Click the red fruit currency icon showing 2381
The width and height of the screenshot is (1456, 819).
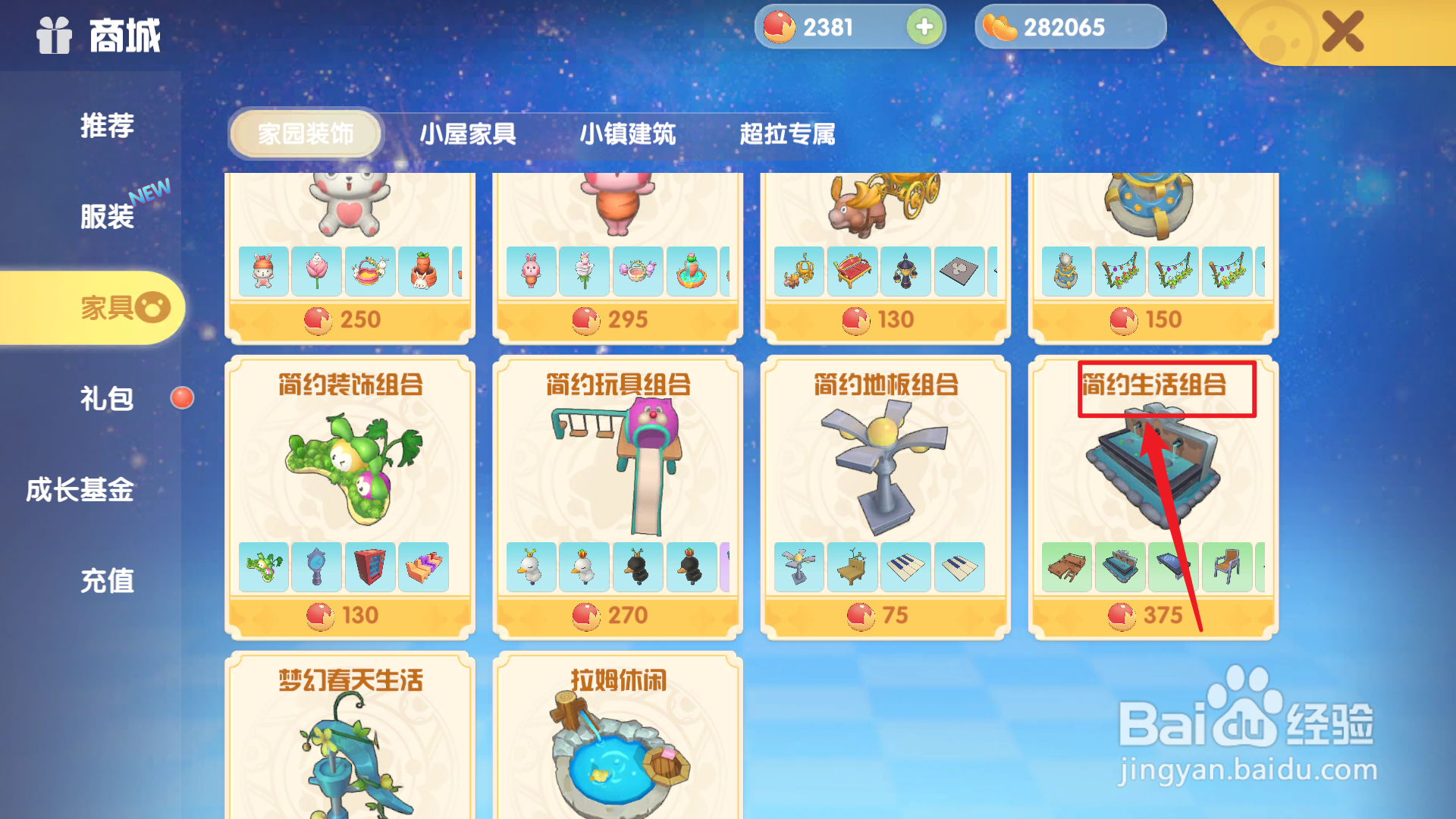click(781, 27)
